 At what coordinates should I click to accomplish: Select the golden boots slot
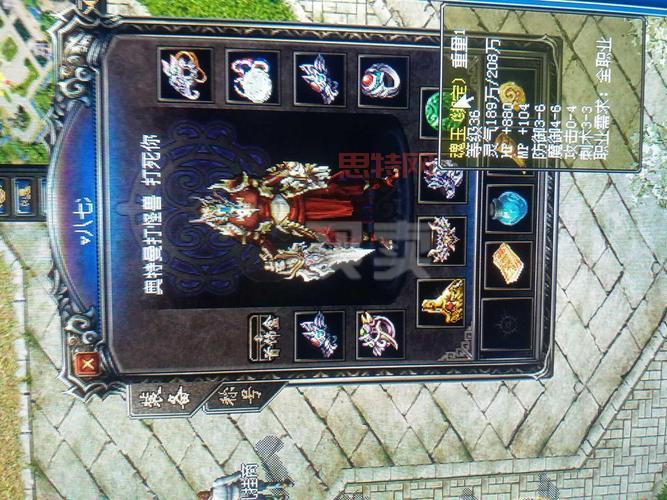[441, 302]
